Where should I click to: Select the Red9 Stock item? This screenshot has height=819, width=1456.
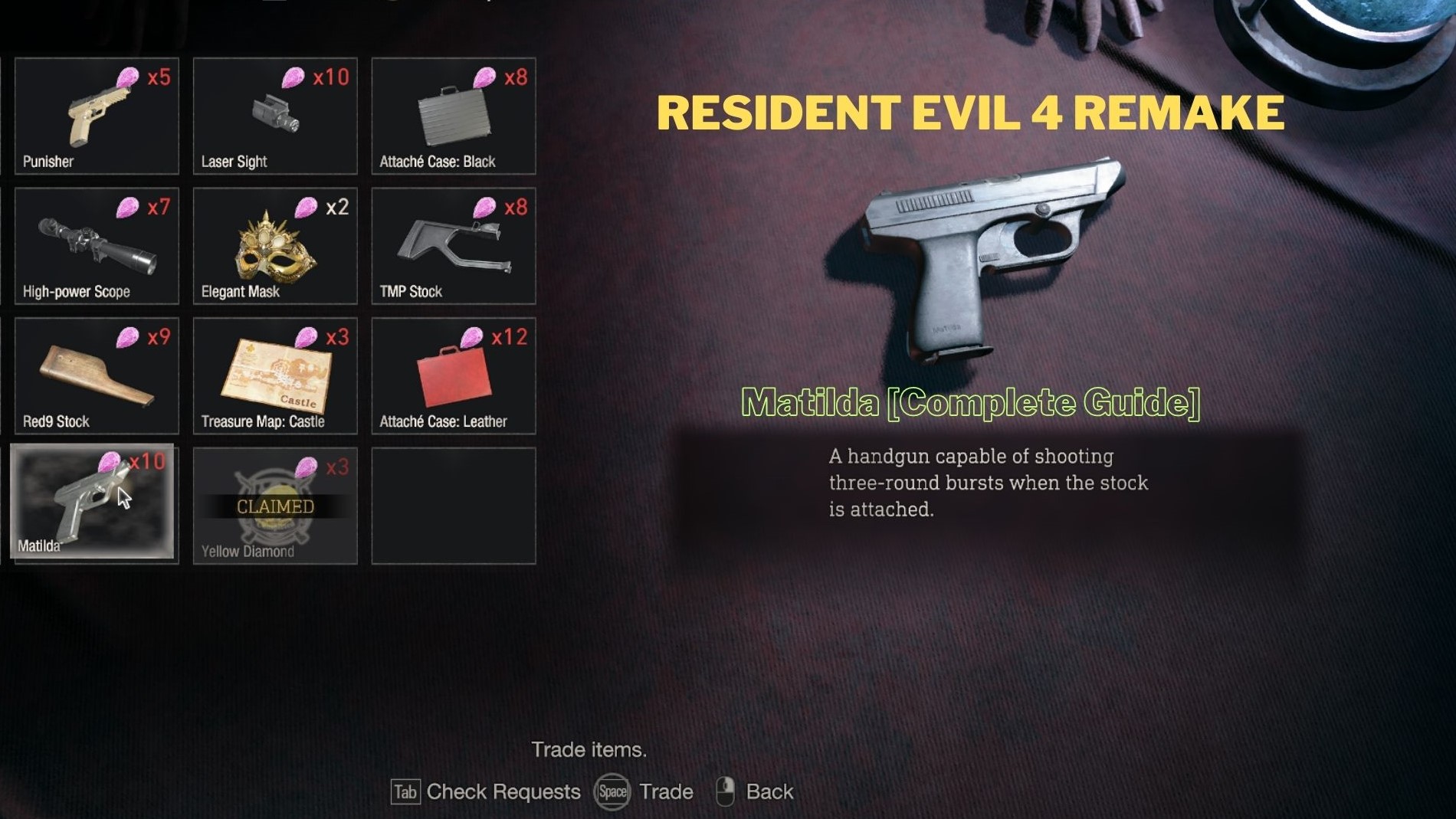[x=96, y=375]
